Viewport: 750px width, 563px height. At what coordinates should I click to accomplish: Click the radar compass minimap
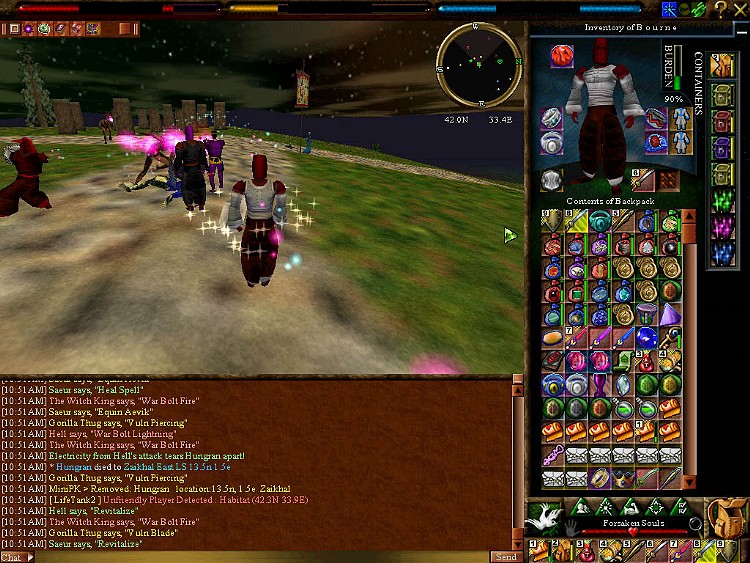point(479,65)
